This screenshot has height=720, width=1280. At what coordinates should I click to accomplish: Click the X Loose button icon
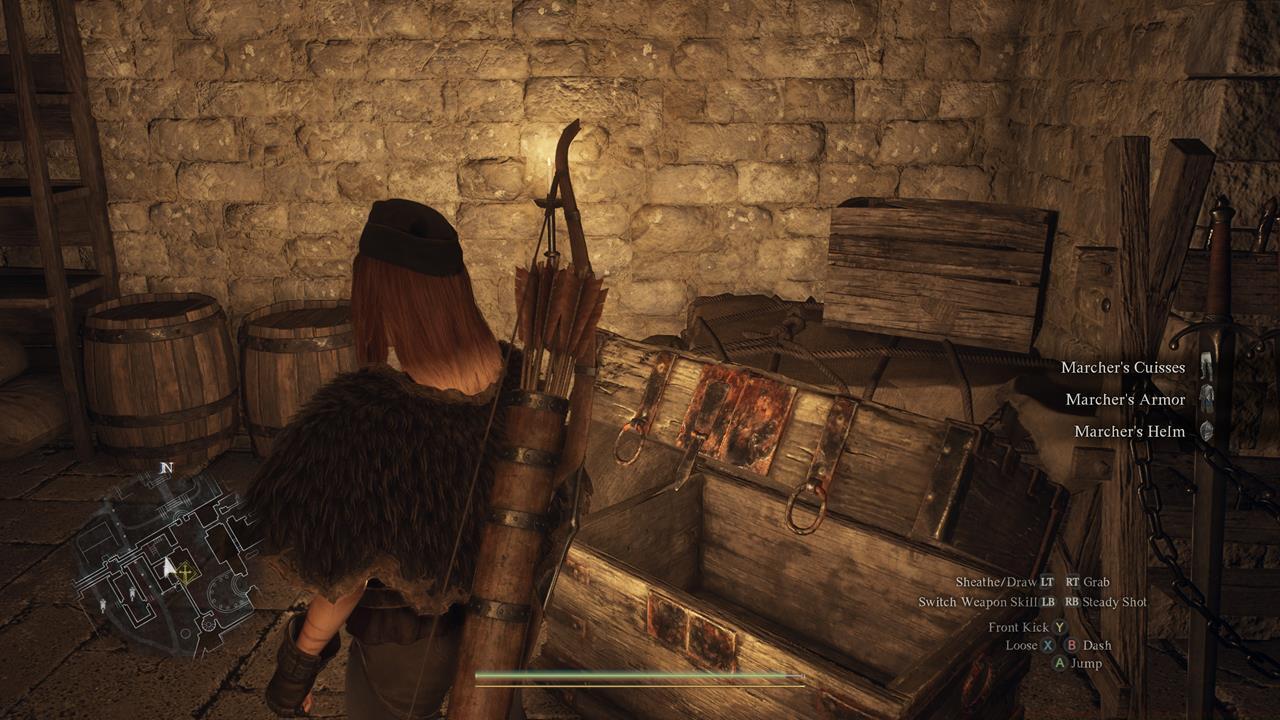click(x=1045, y=646)
